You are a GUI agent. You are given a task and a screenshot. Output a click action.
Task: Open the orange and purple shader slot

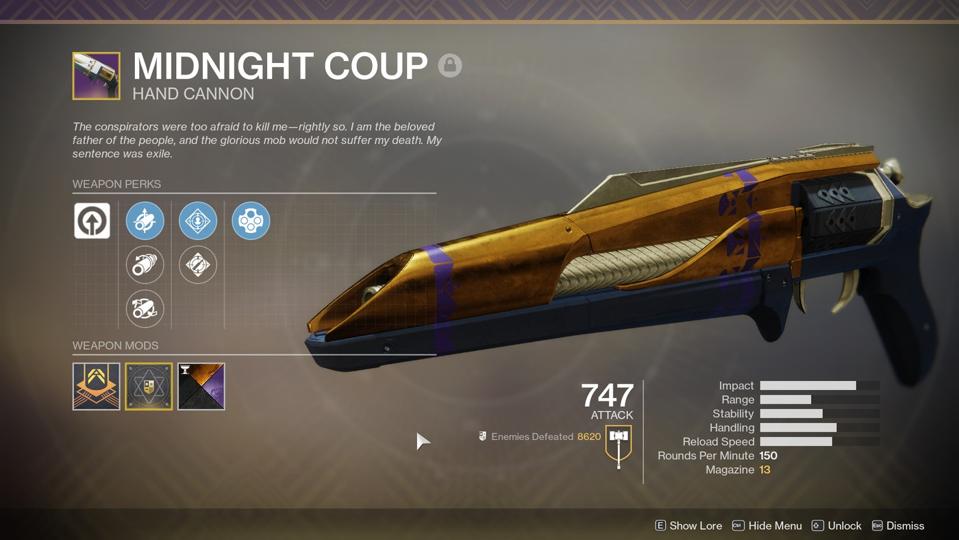(x=201, y=386)
